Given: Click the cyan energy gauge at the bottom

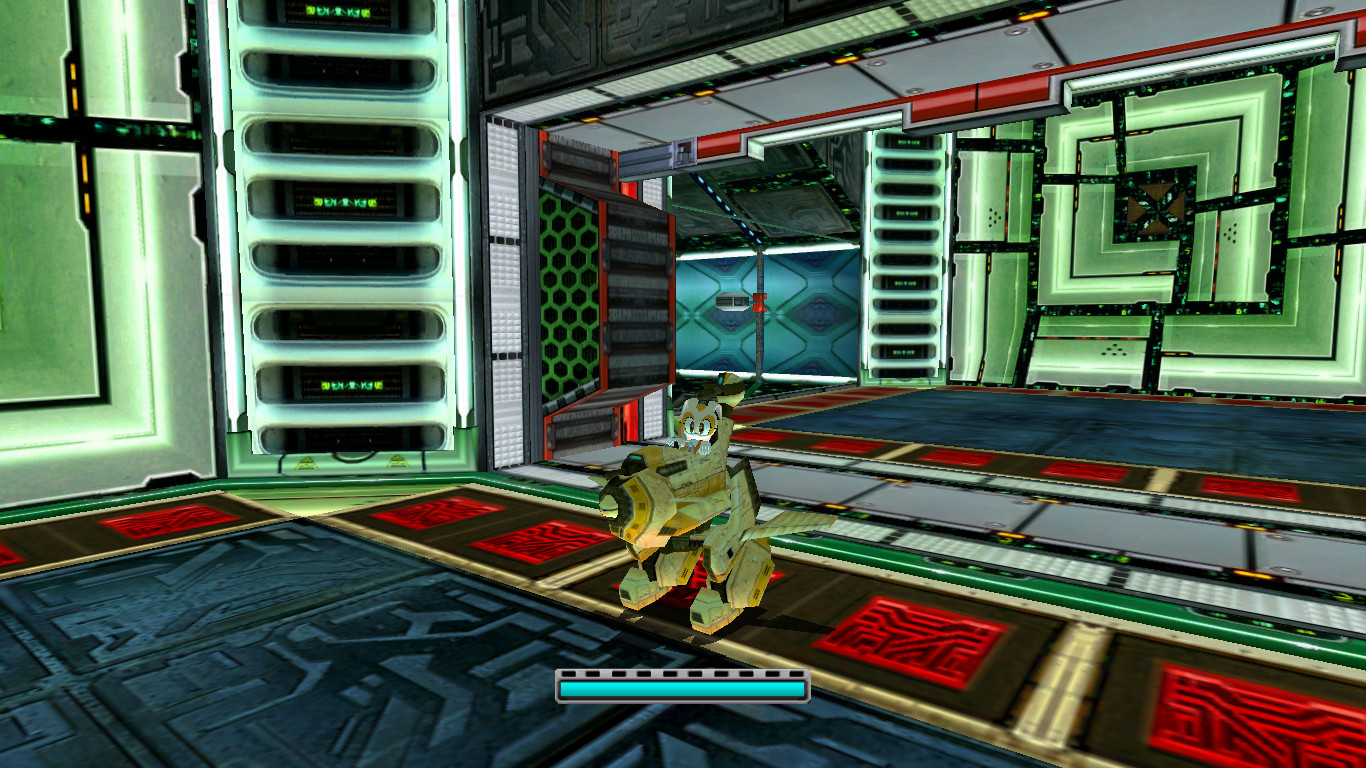Looking at the screenshot, I should (x=682, y=687).
